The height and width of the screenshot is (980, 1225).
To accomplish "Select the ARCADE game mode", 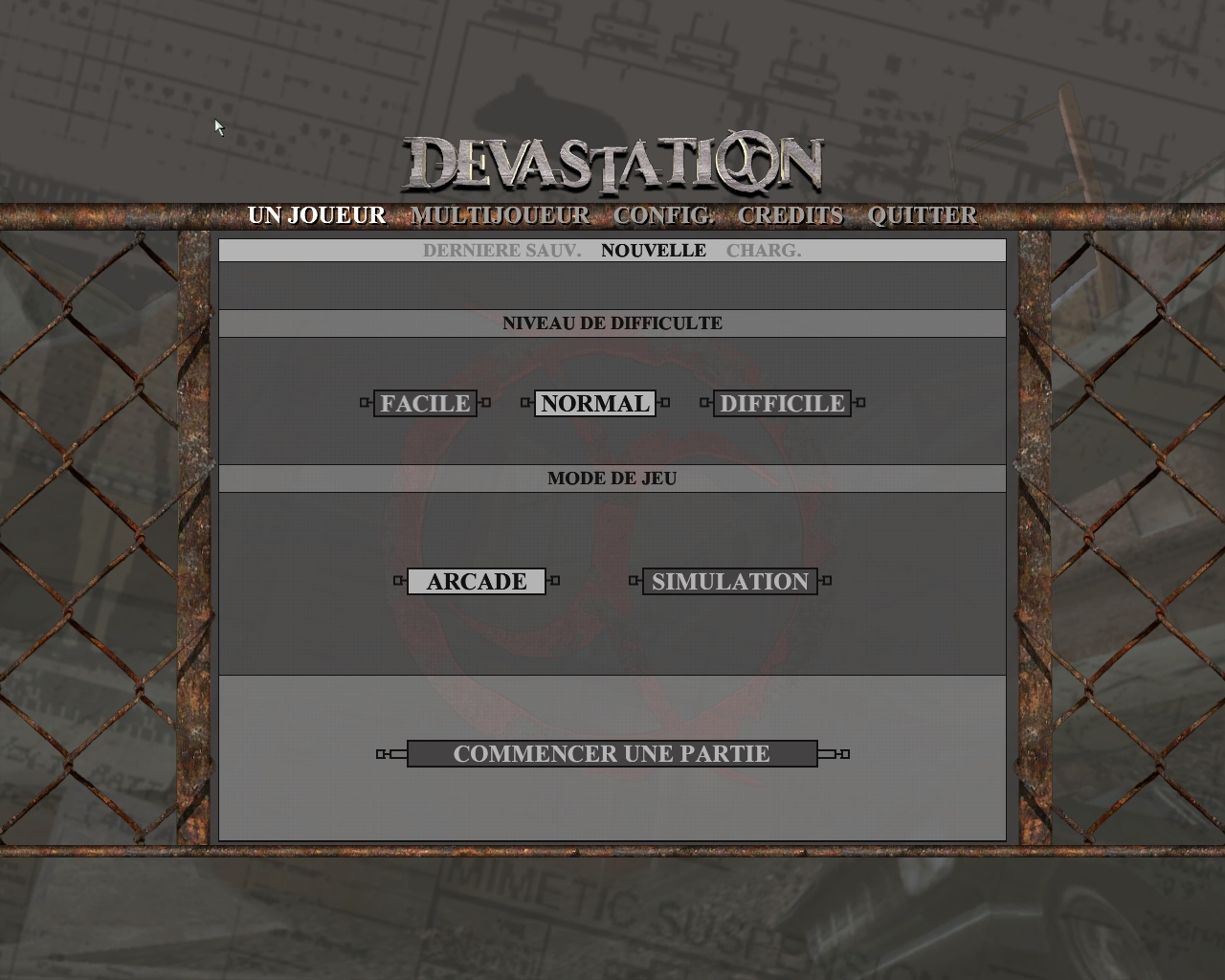I will click(x=477, y=581).
